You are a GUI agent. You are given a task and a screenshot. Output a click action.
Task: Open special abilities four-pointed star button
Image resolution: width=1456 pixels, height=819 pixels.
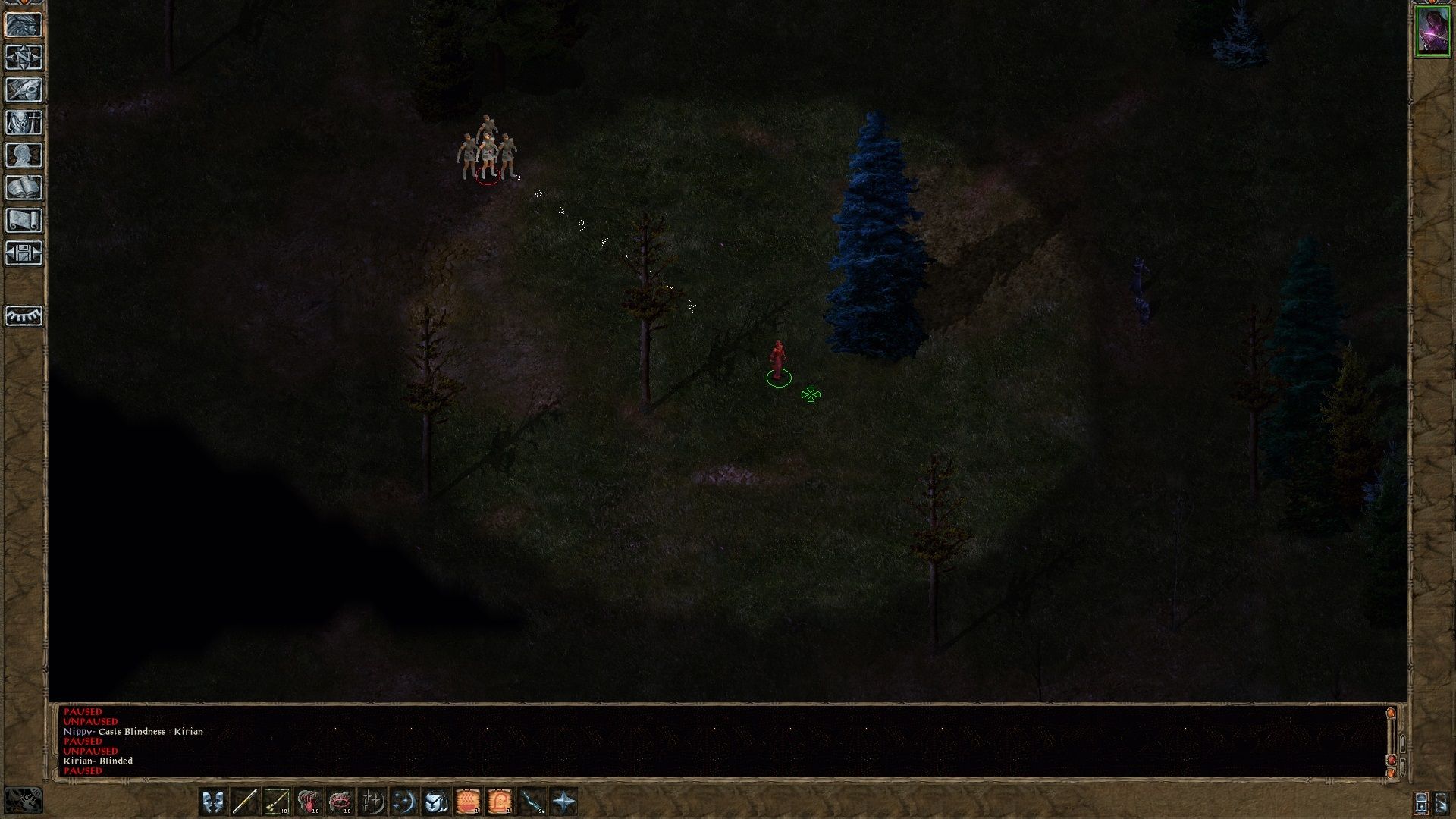564,802
